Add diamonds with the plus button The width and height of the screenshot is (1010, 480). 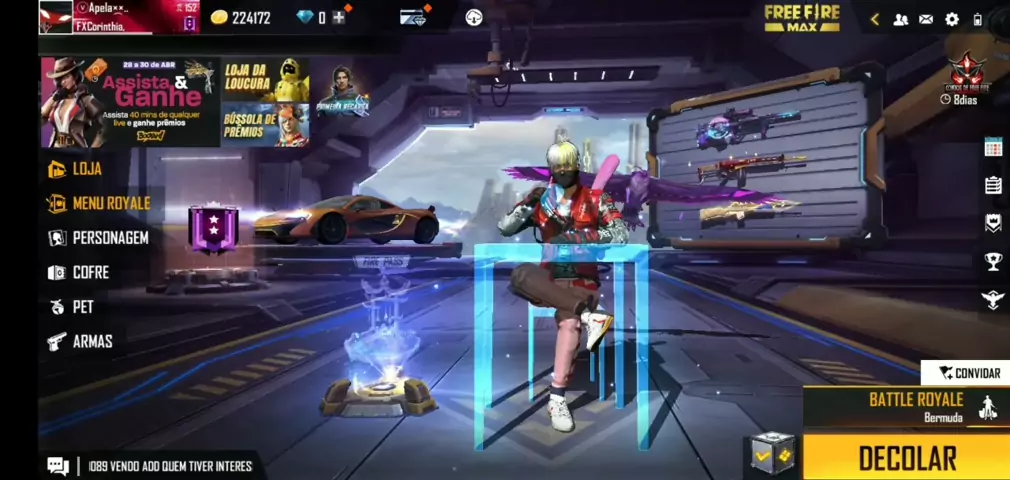(340, 17)
